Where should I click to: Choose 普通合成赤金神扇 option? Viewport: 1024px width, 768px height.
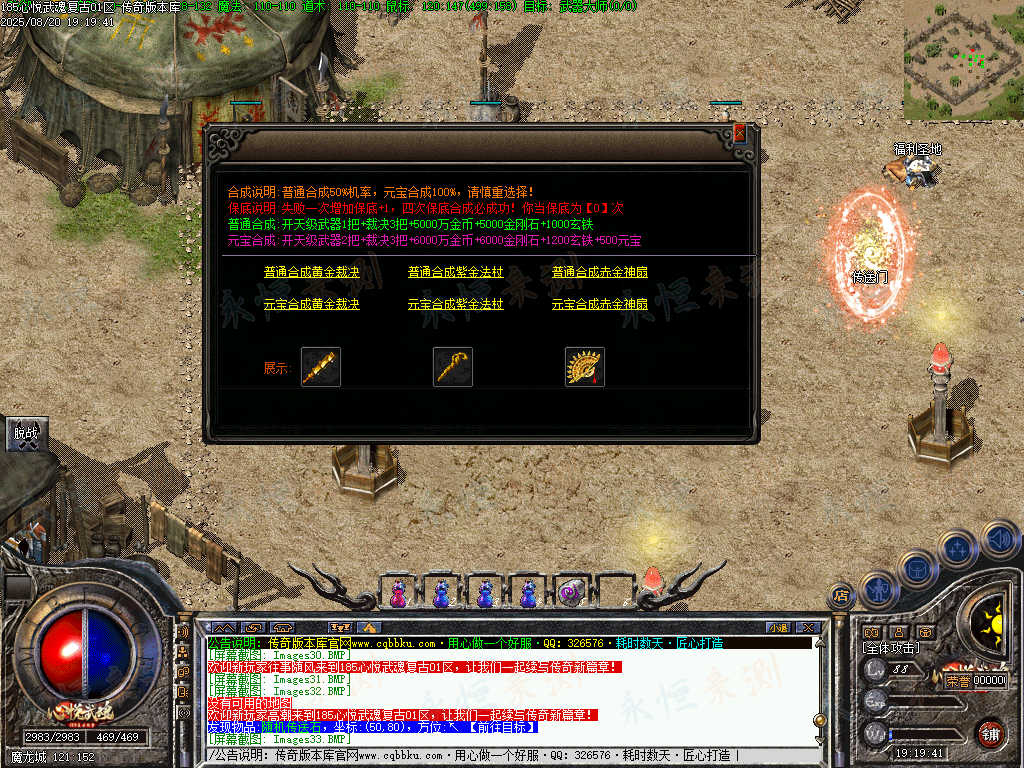click(x=599, y=272)
